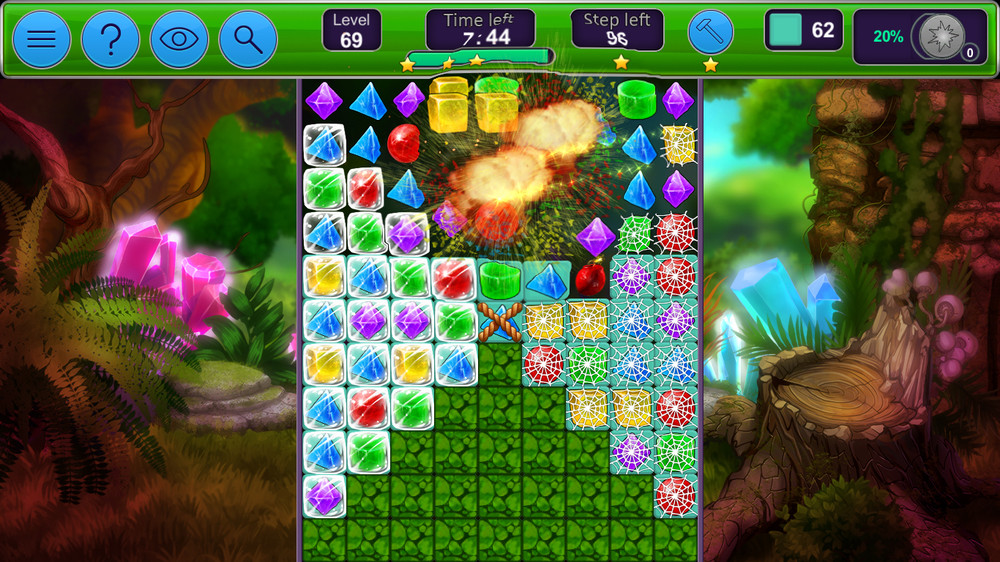This screenshot has width=1000, height=562.
Task: Open the question mark help button
Action: tap(110, 39)
